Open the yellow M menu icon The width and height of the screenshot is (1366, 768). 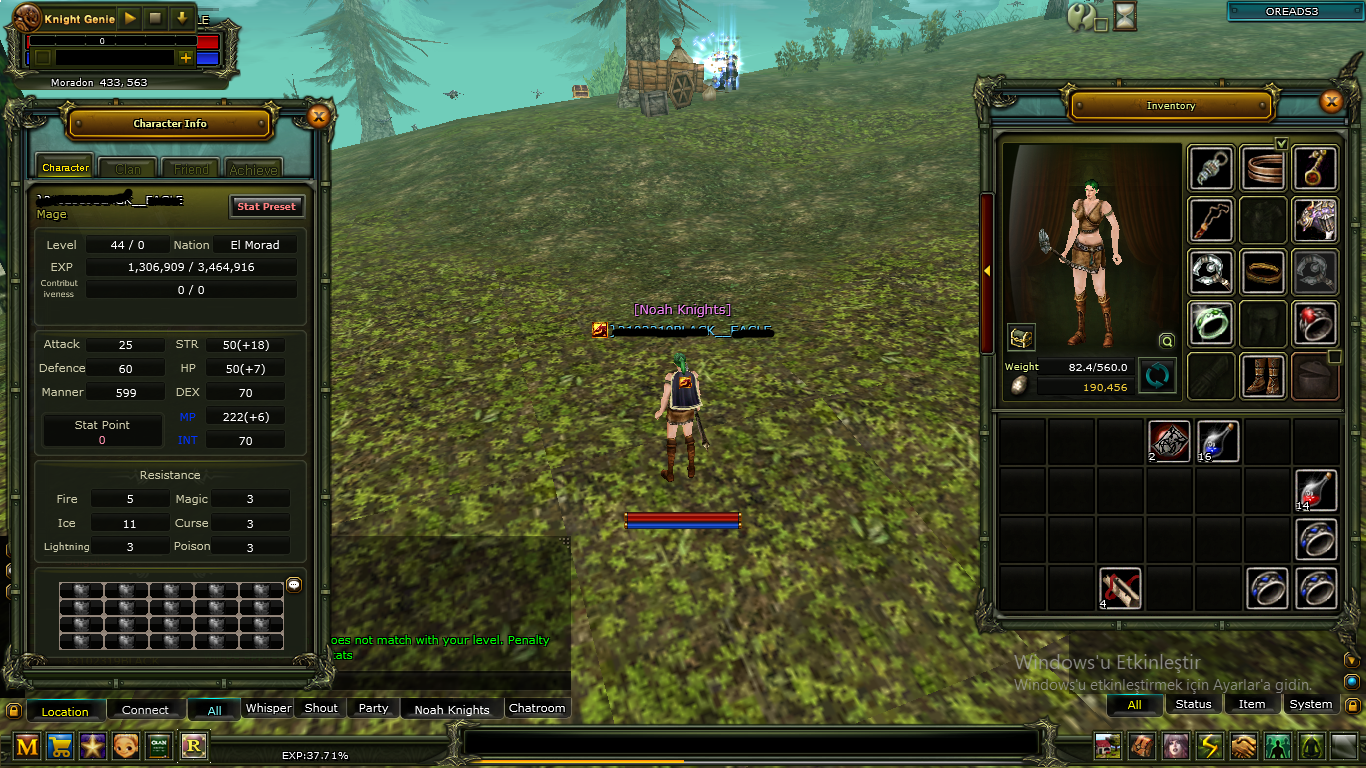(x=27, y=745)
